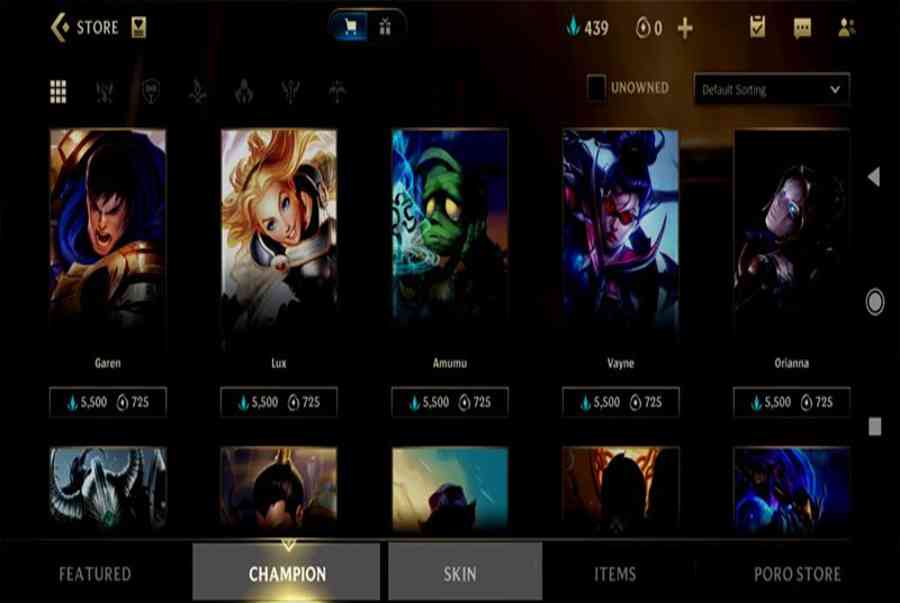This screenshot has height=603, width=900.
Task: Select the shopping cart icon at top
Action: click(x=351, y=28)
